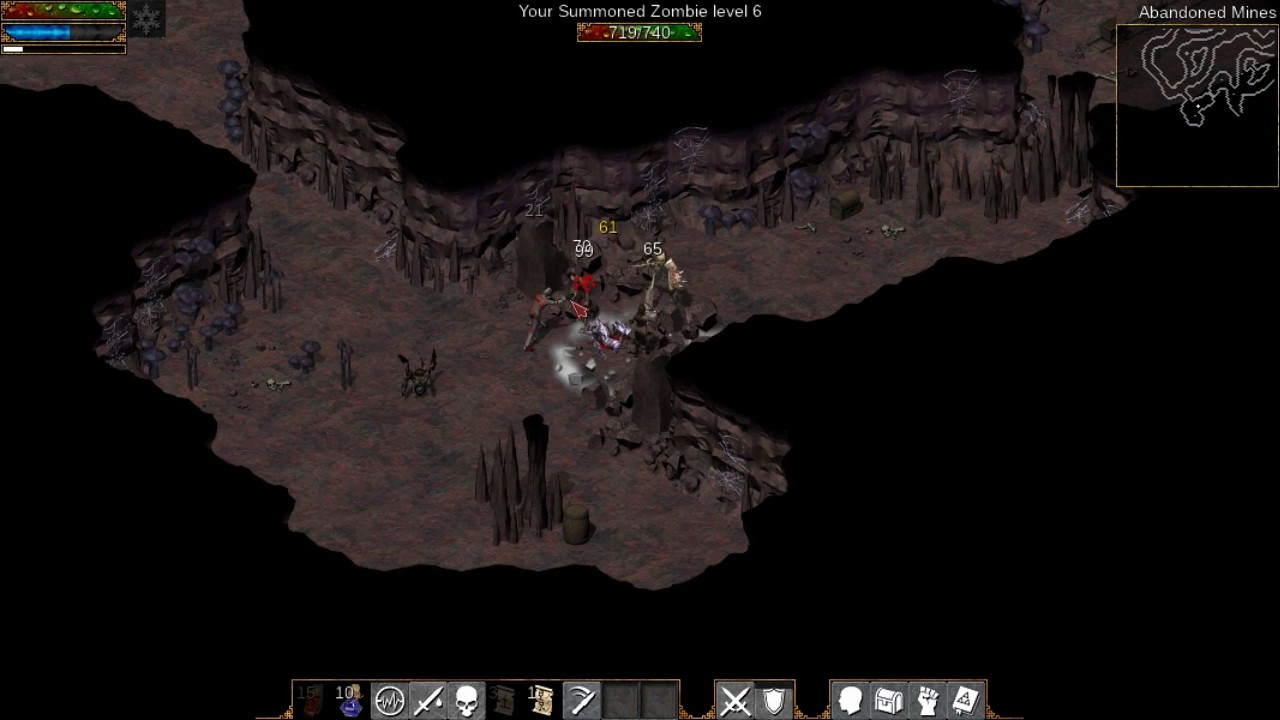Read the light parchment scroll
This screenshot has width=1280, height=720.
[x=542, y=700]
